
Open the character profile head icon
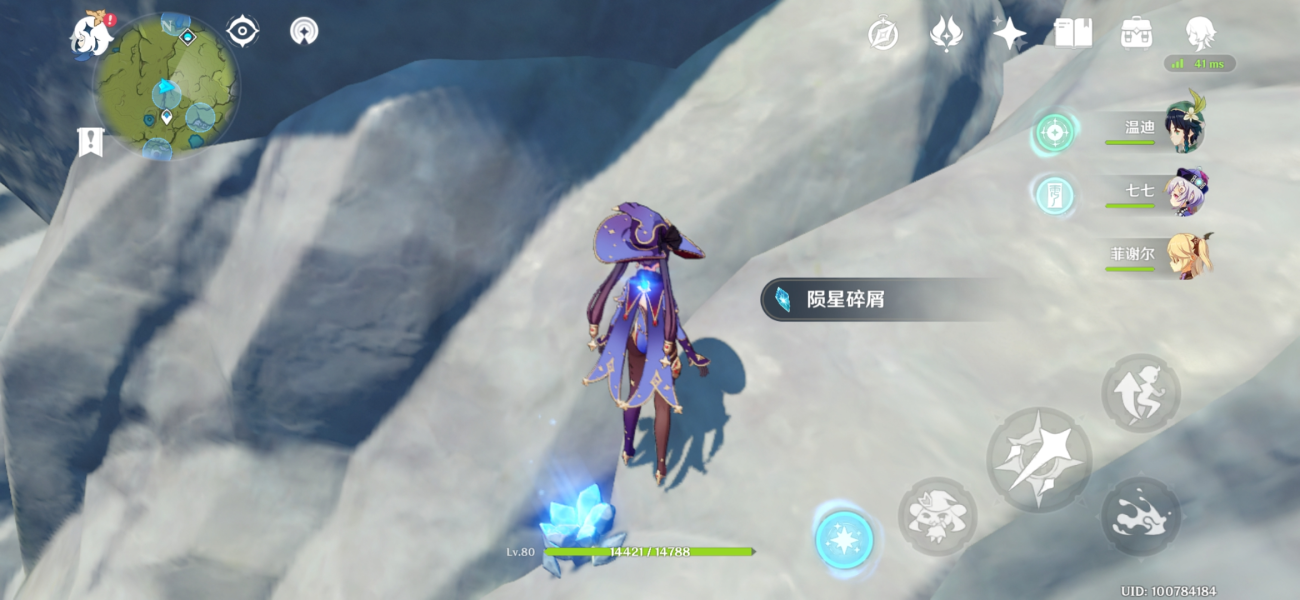click(x=1200, y=33)
